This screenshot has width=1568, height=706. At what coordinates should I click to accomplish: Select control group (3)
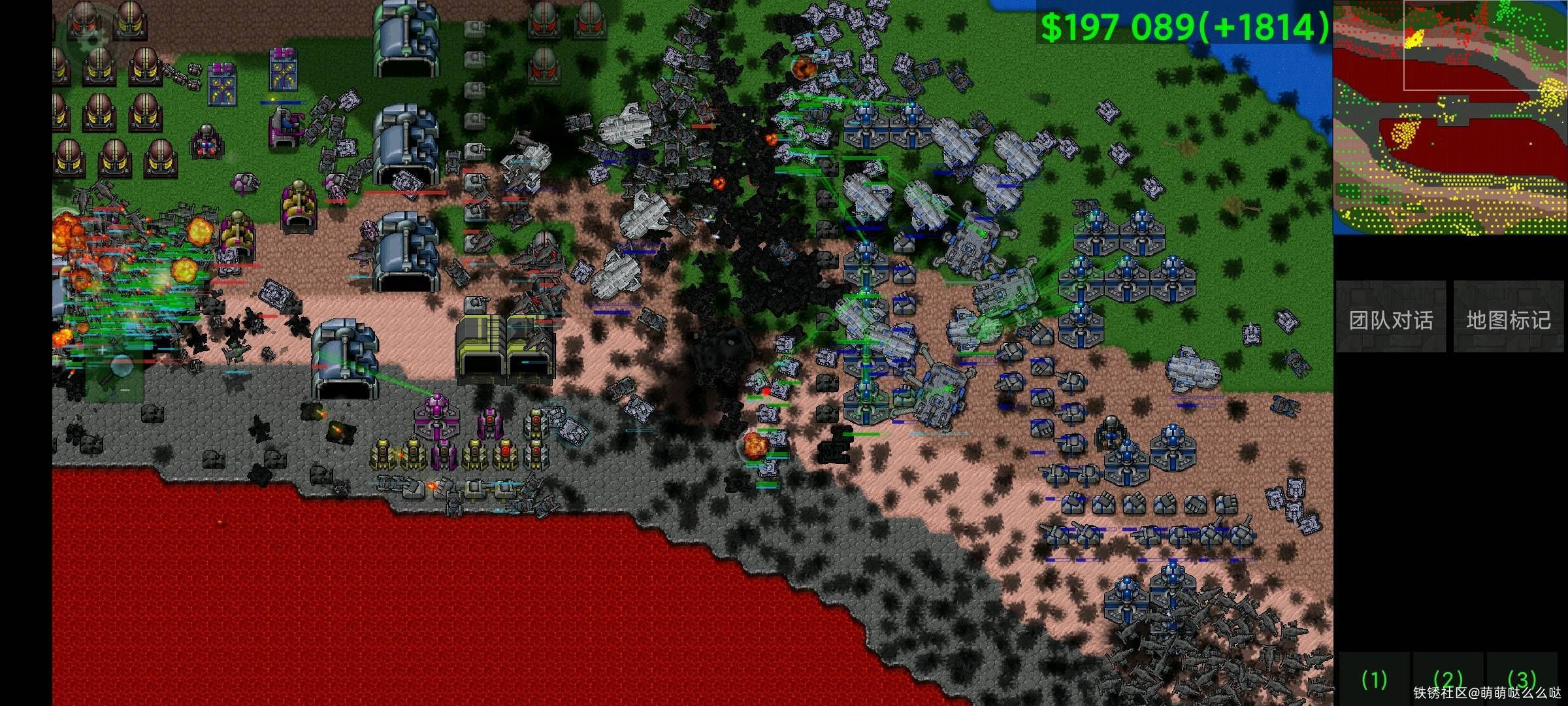pyautogui.click(x=1522, y=679)
